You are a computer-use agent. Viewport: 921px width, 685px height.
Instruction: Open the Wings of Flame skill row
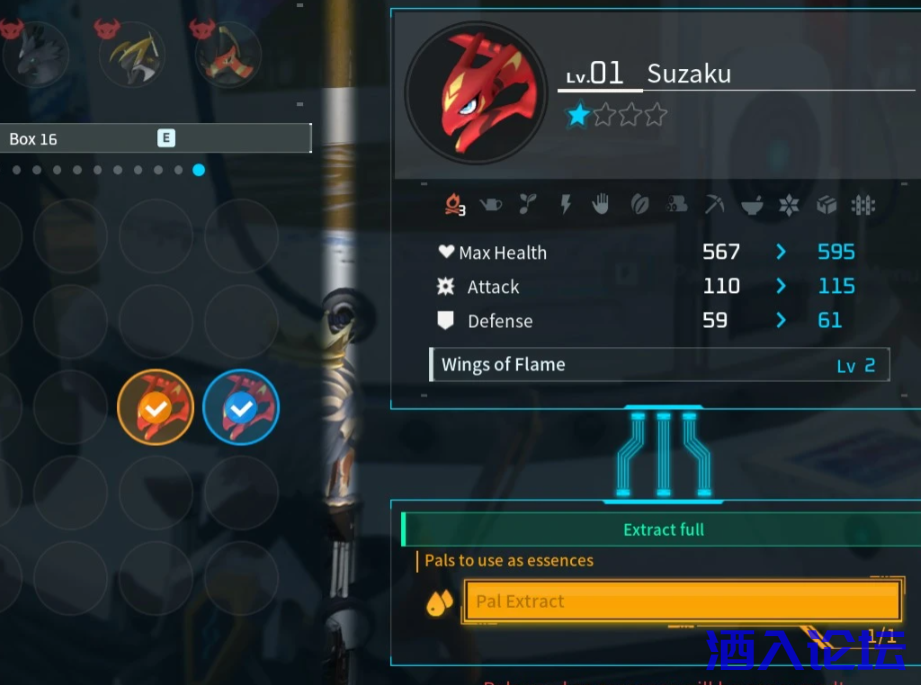(x=658, y=365)
